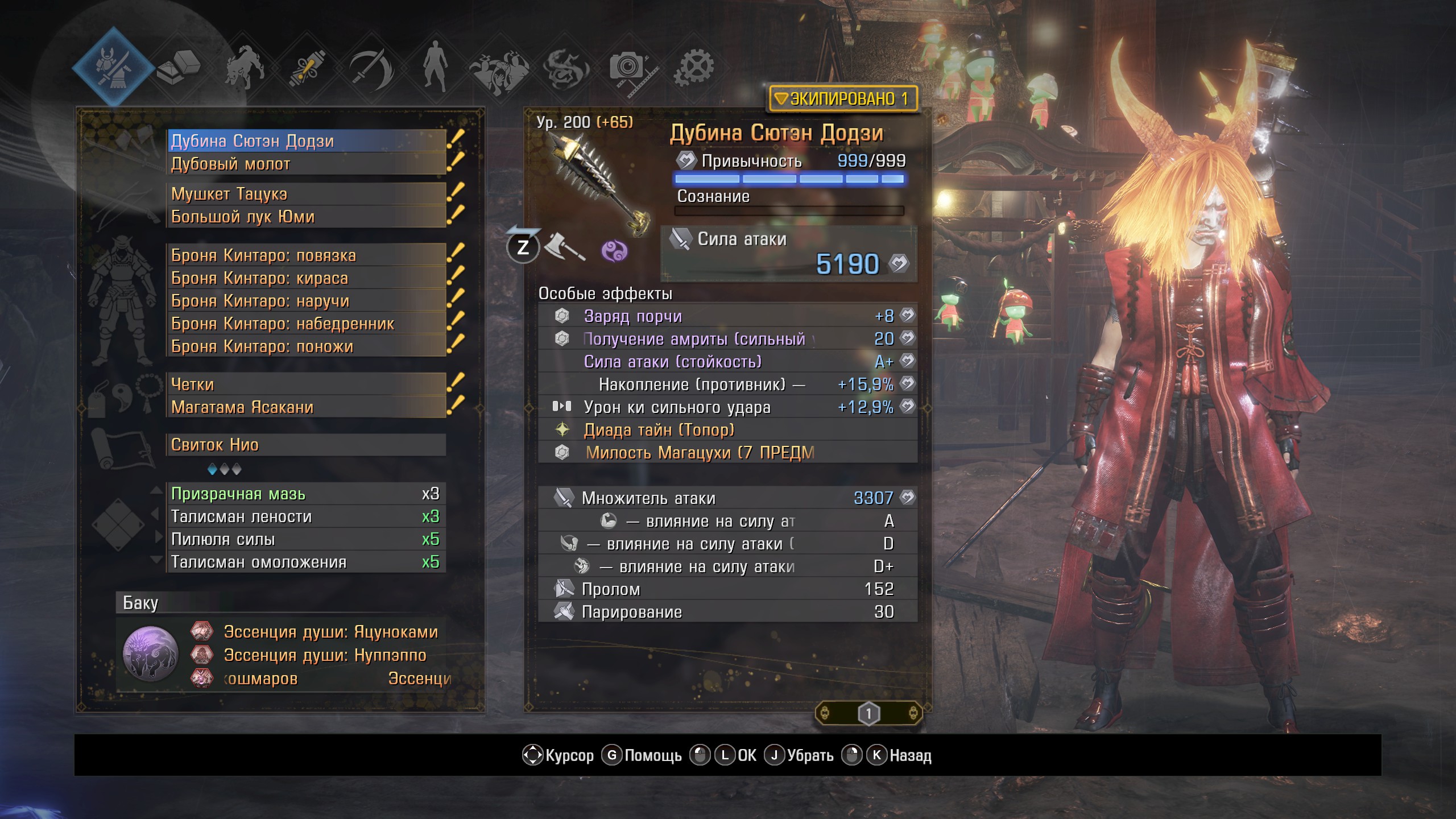The width and height of the screenshot is (1456, 819).
Task: Select Броня Кинтаро: повязка head armor
Action: click(307, 255)
